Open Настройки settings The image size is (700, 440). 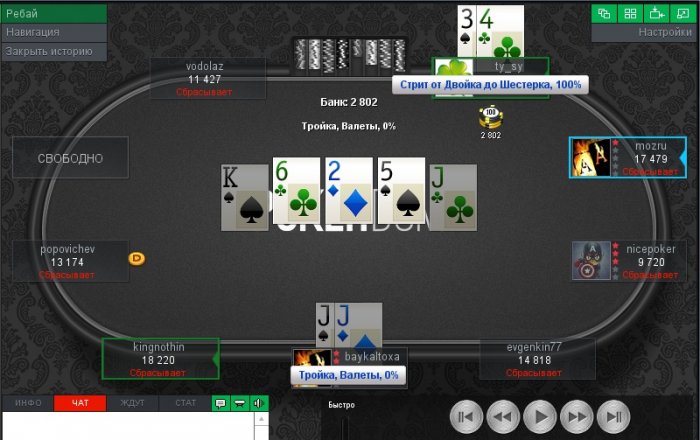click(x=646, y=32)
